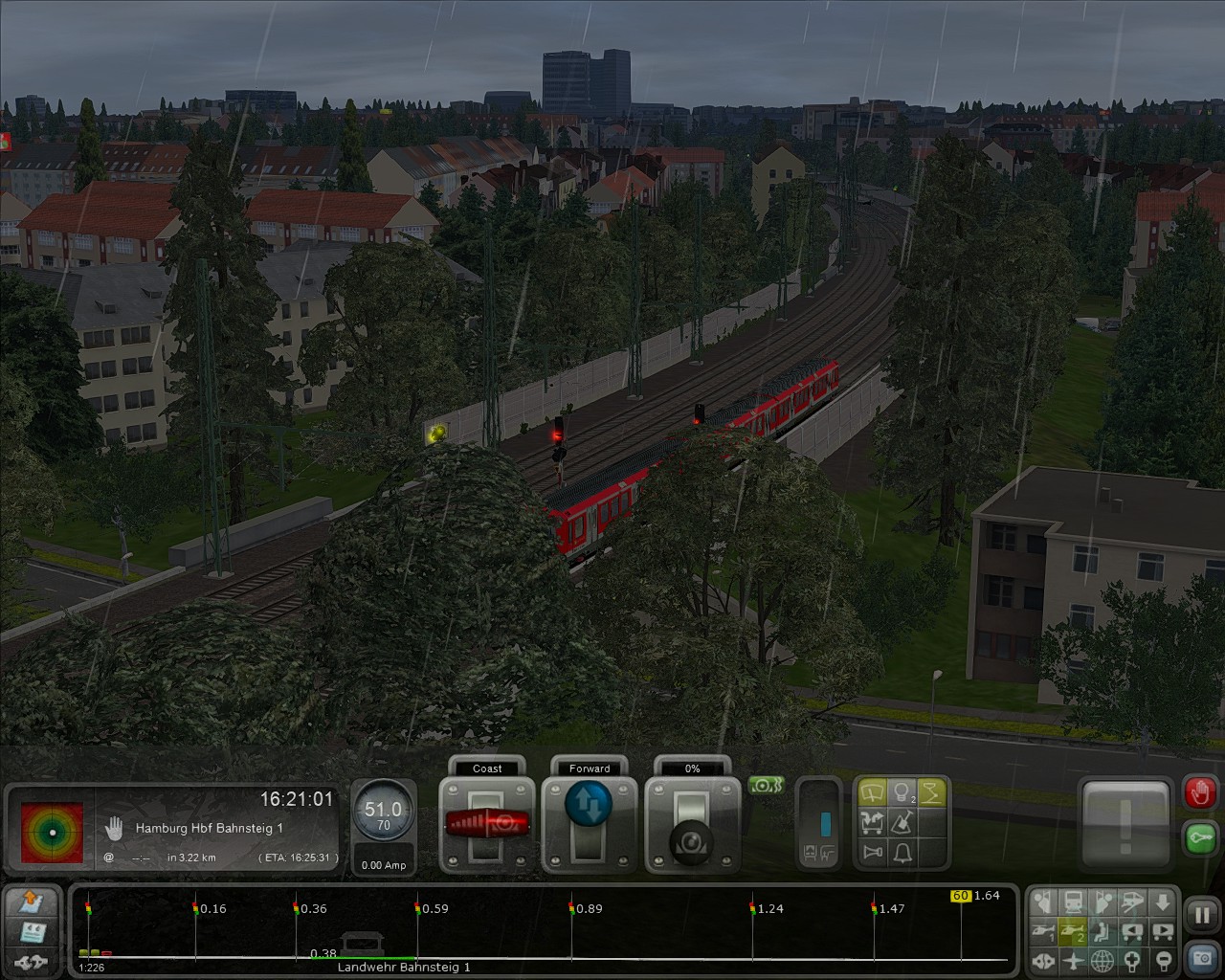Sound the horn
Viewport: 1225px width, 980px height.
[x=872, y=852]
